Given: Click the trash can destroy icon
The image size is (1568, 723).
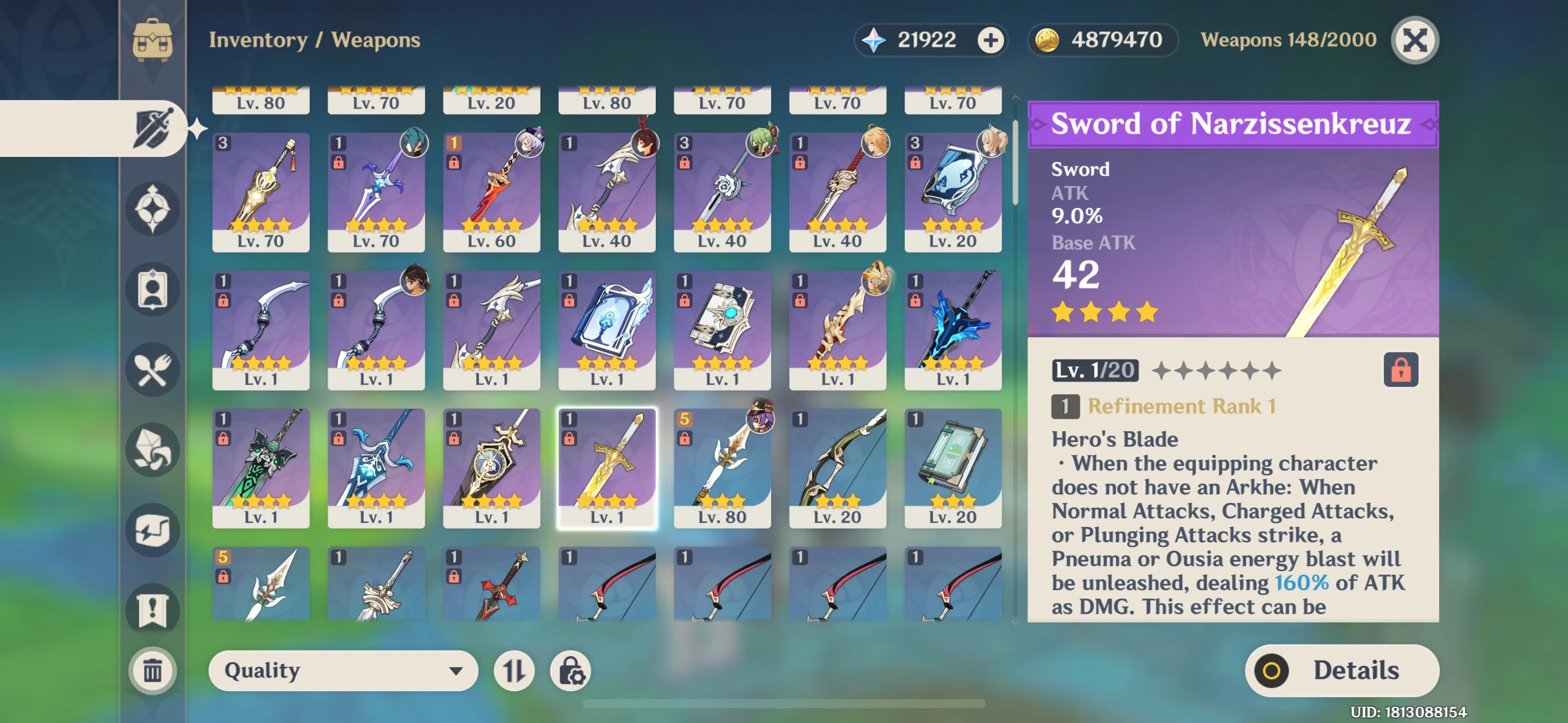Looking at the screenshot, I should click(x=153, y=670).
